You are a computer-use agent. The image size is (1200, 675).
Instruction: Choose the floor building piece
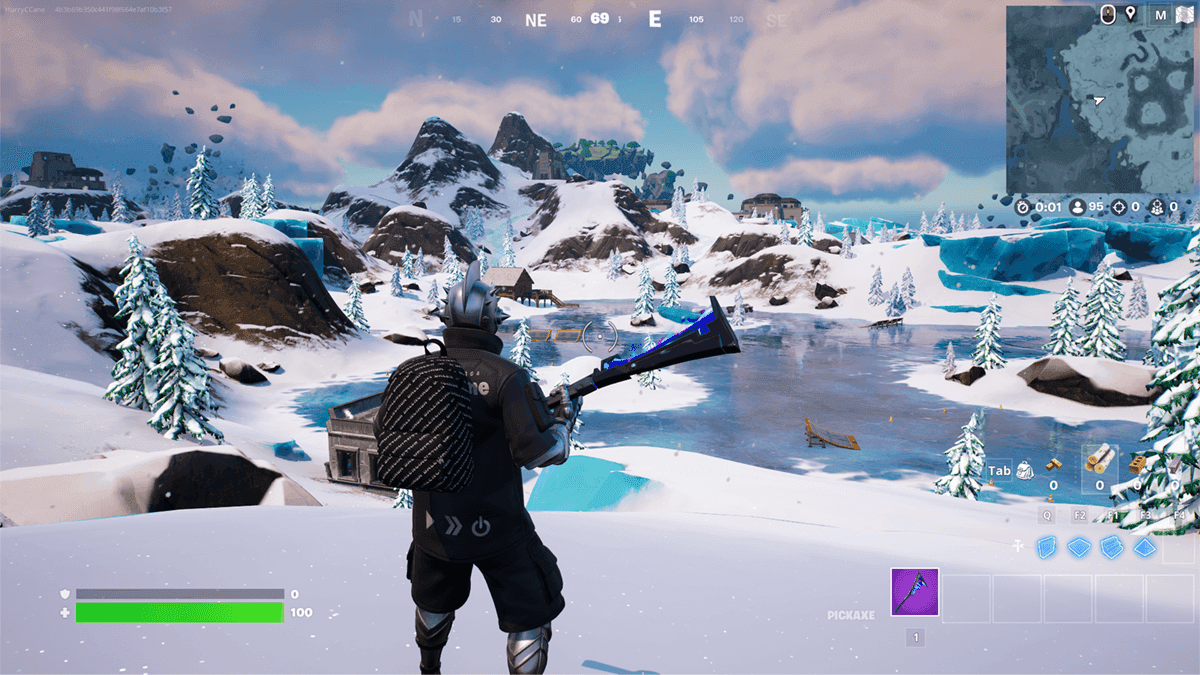1079,546
